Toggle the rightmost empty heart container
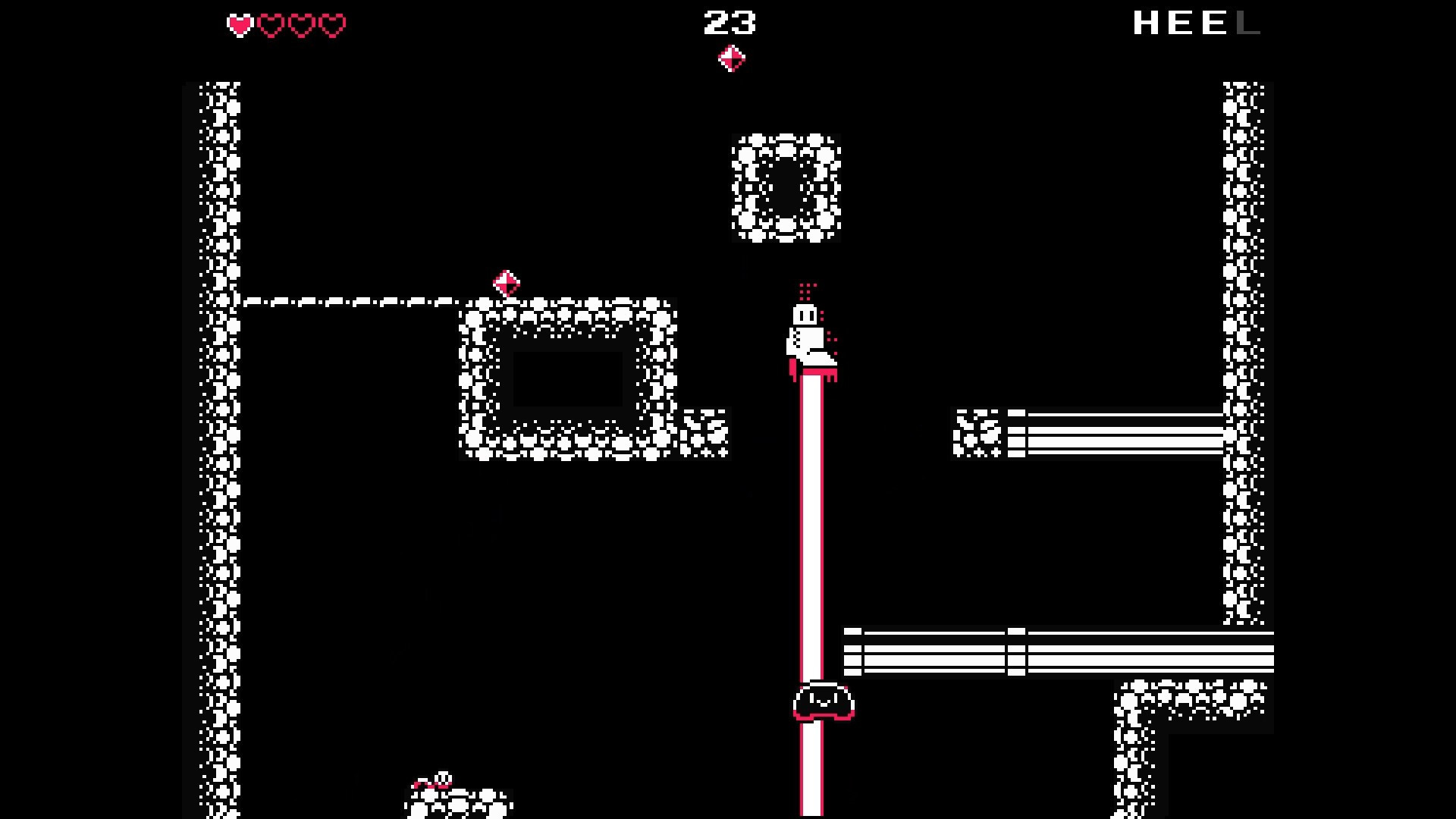The image size is (1456, 819). click(x=331, y=25)
